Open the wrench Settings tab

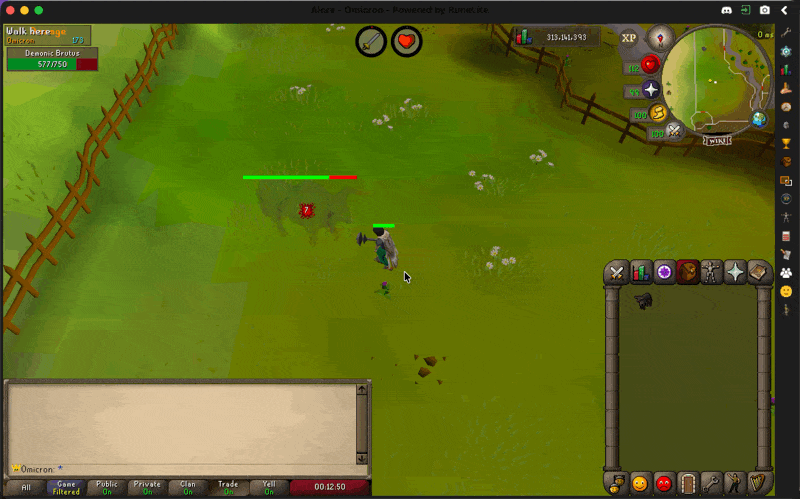[x=712, y=484]
